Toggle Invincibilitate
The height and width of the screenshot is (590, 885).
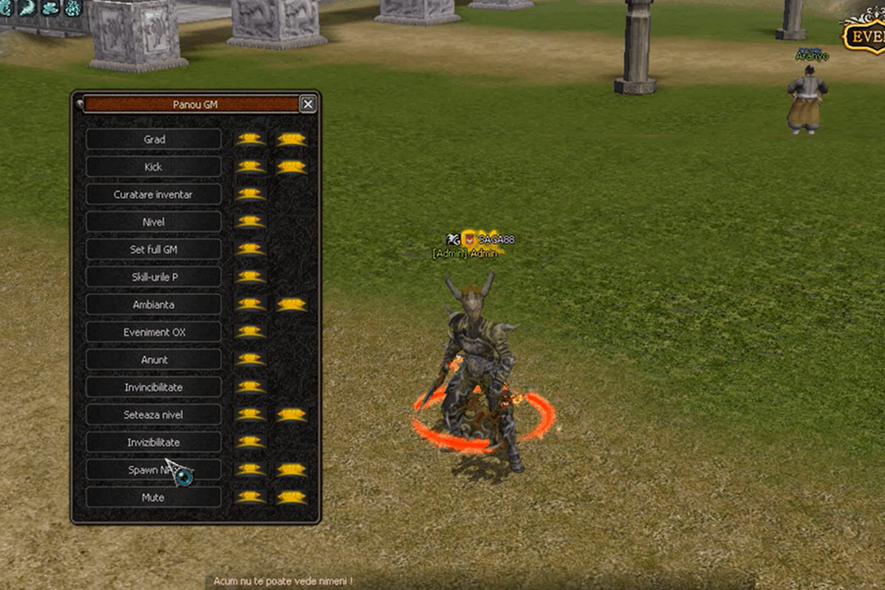154,387
